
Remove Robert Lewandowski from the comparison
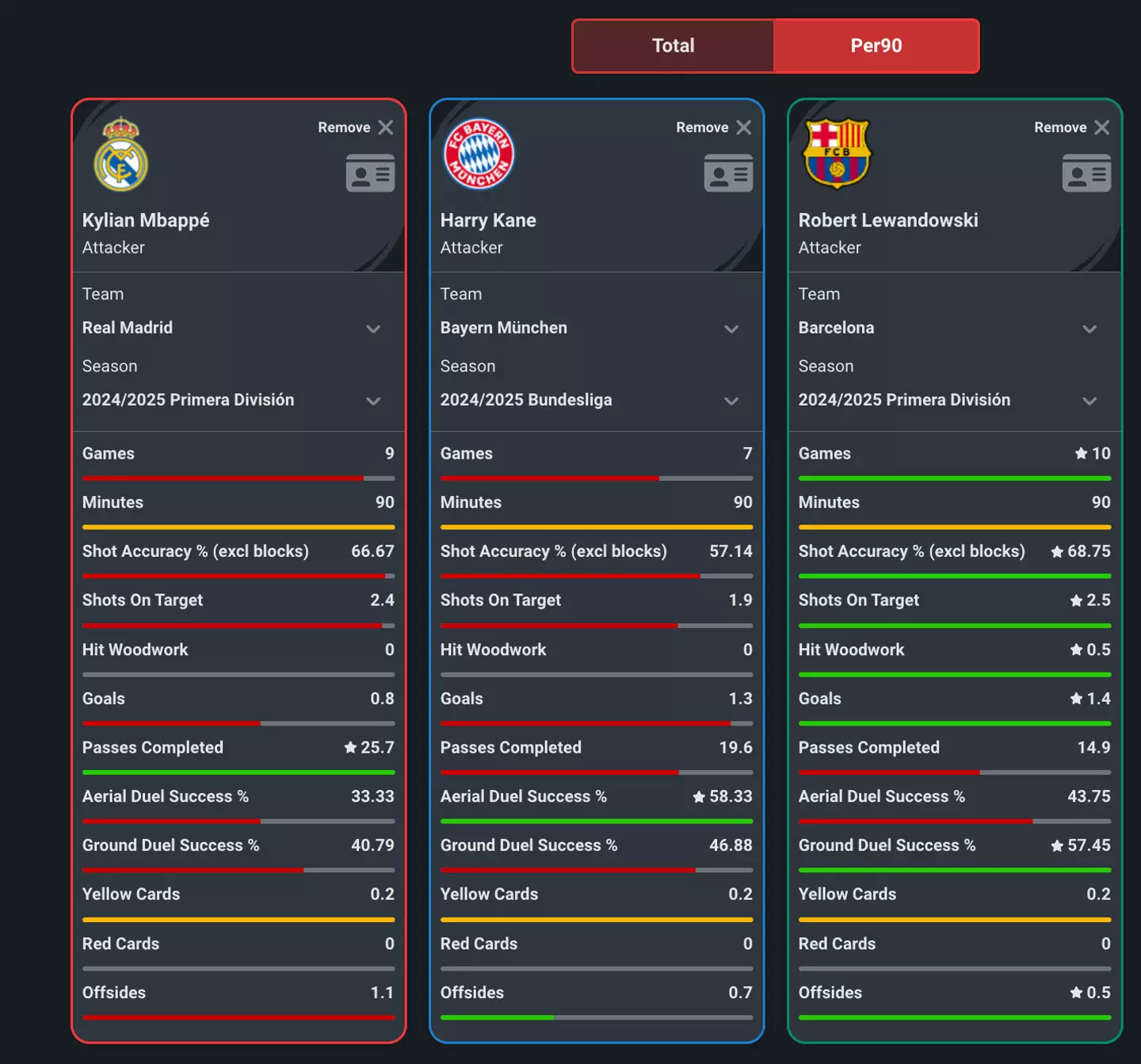click(1070, 127)
